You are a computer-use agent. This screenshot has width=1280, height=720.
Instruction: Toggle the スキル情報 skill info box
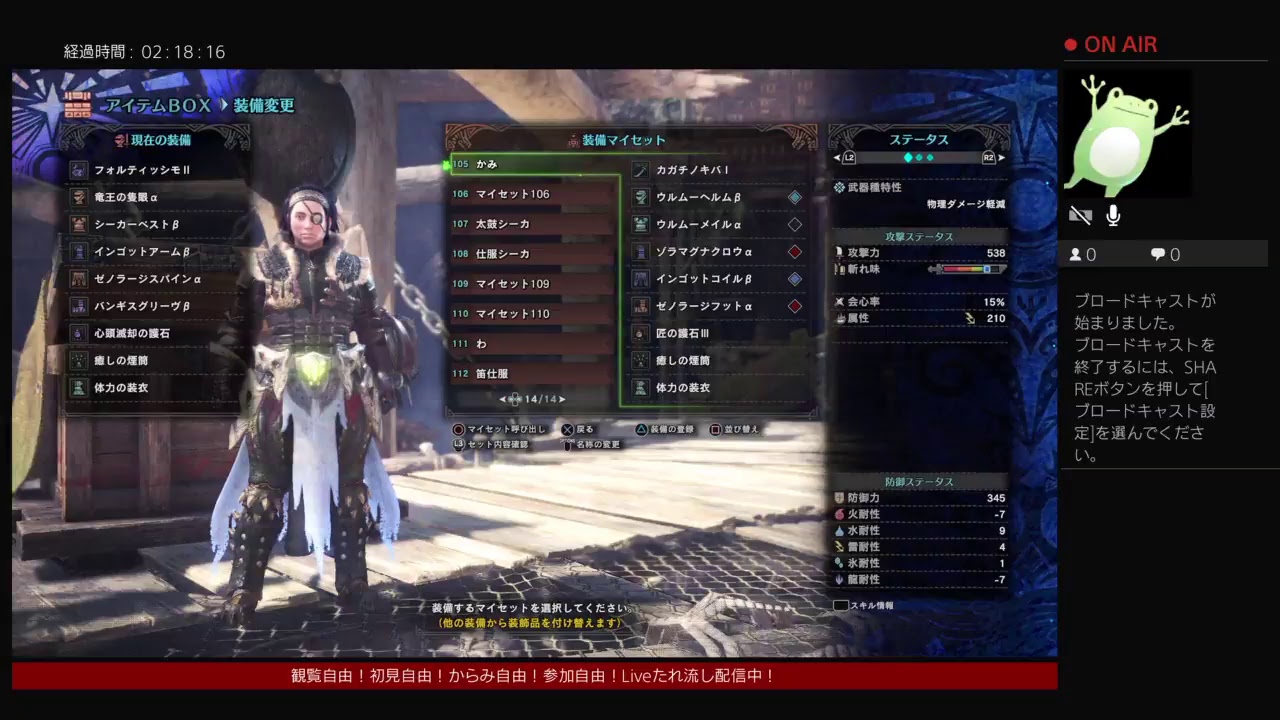click(x=841, y=605)
